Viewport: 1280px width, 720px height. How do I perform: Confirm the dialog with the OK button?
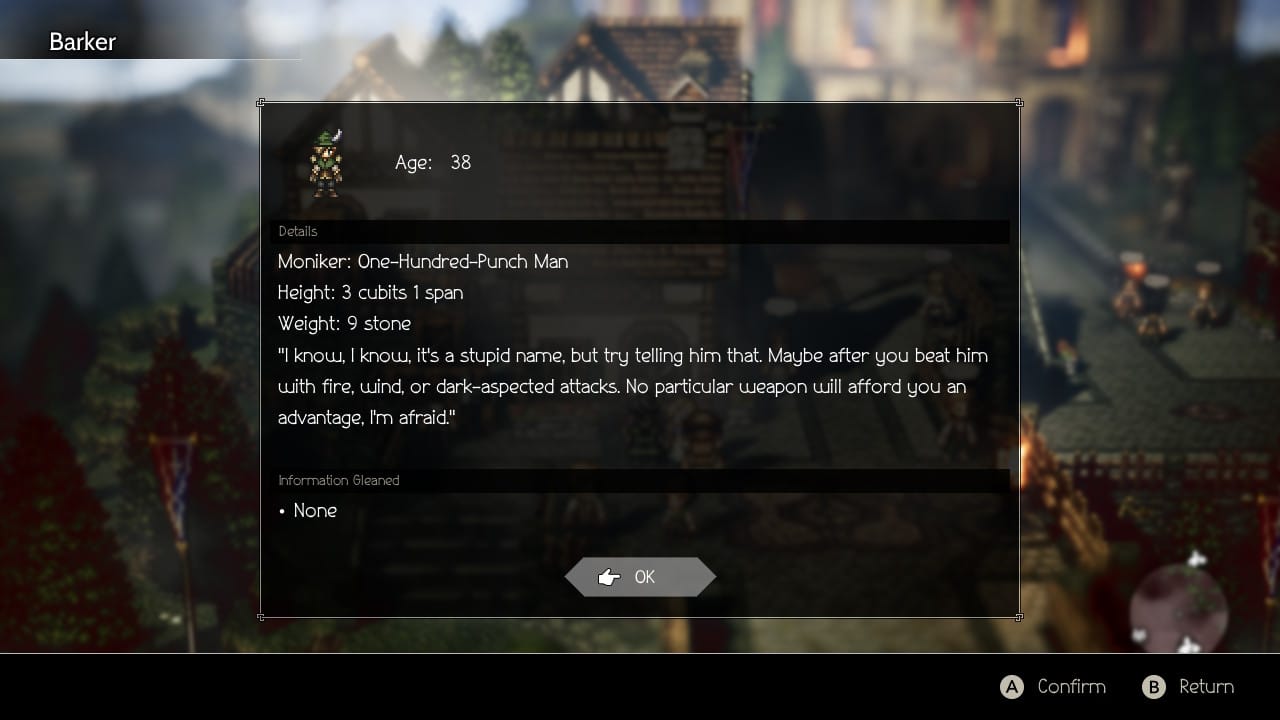[x=640, y=577]
